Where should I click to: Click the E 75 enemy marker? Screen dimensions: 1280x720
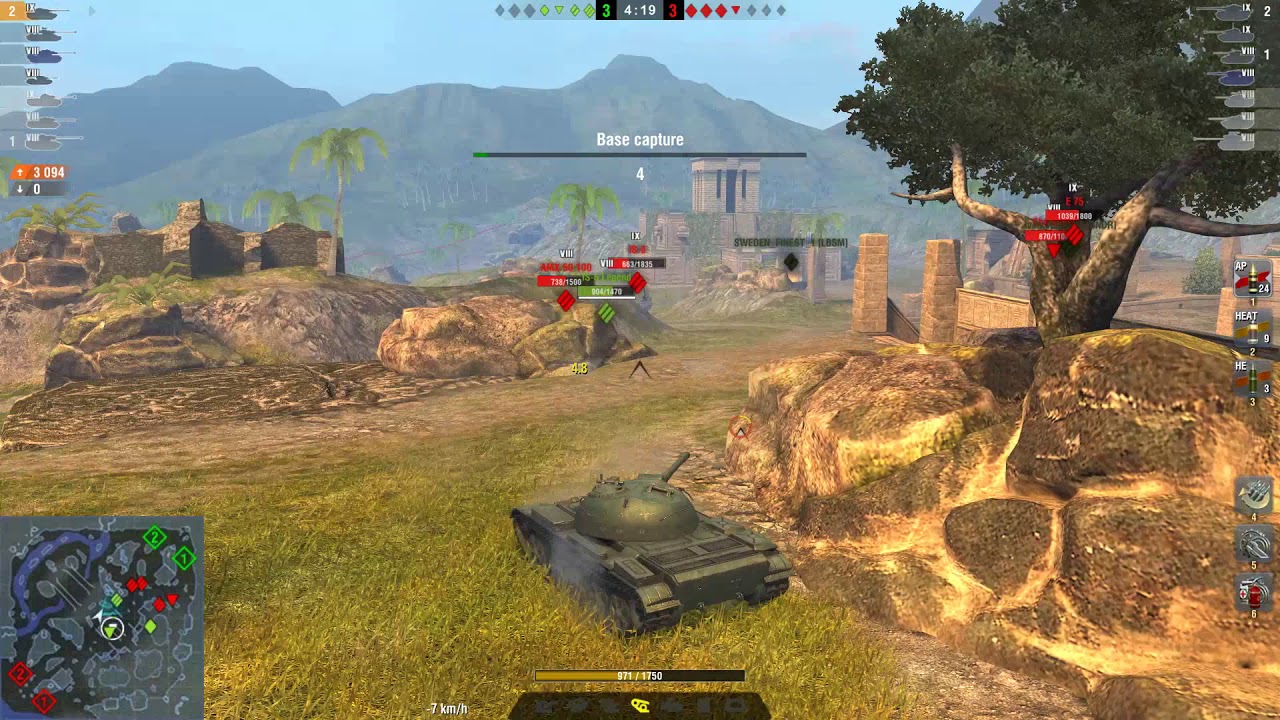pos(1072,200)
